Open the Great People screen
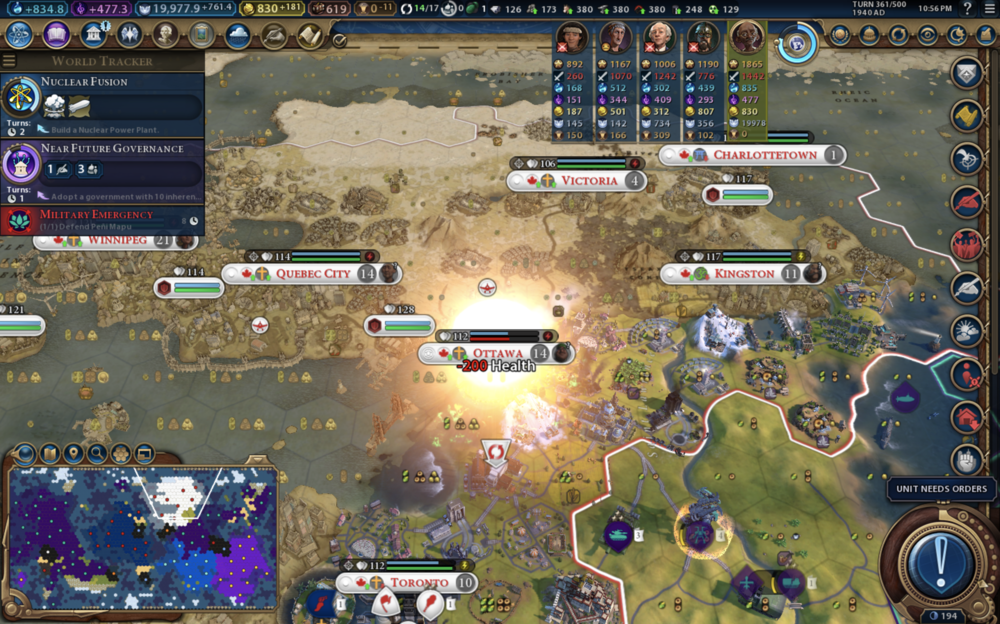 coord(166,35)
